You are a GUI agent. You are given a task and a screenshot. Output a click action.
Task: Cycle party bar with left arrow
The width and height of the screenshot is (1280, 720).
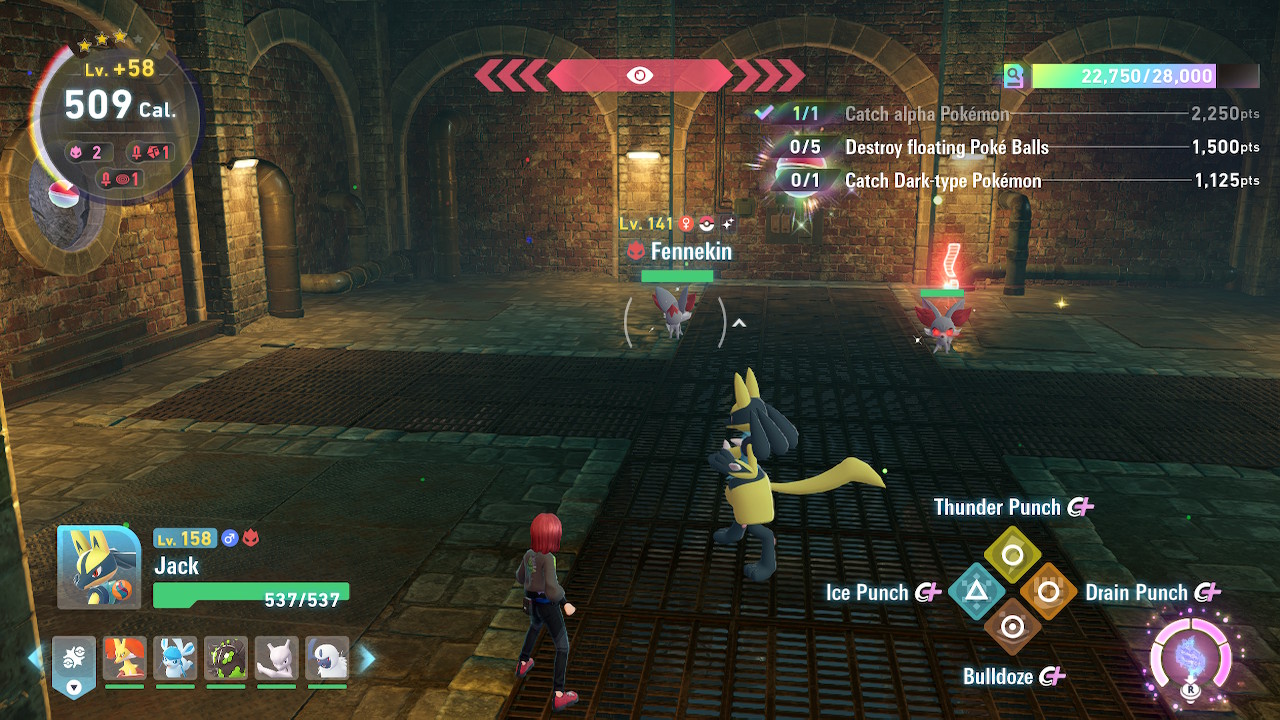[x=35, y=658]
